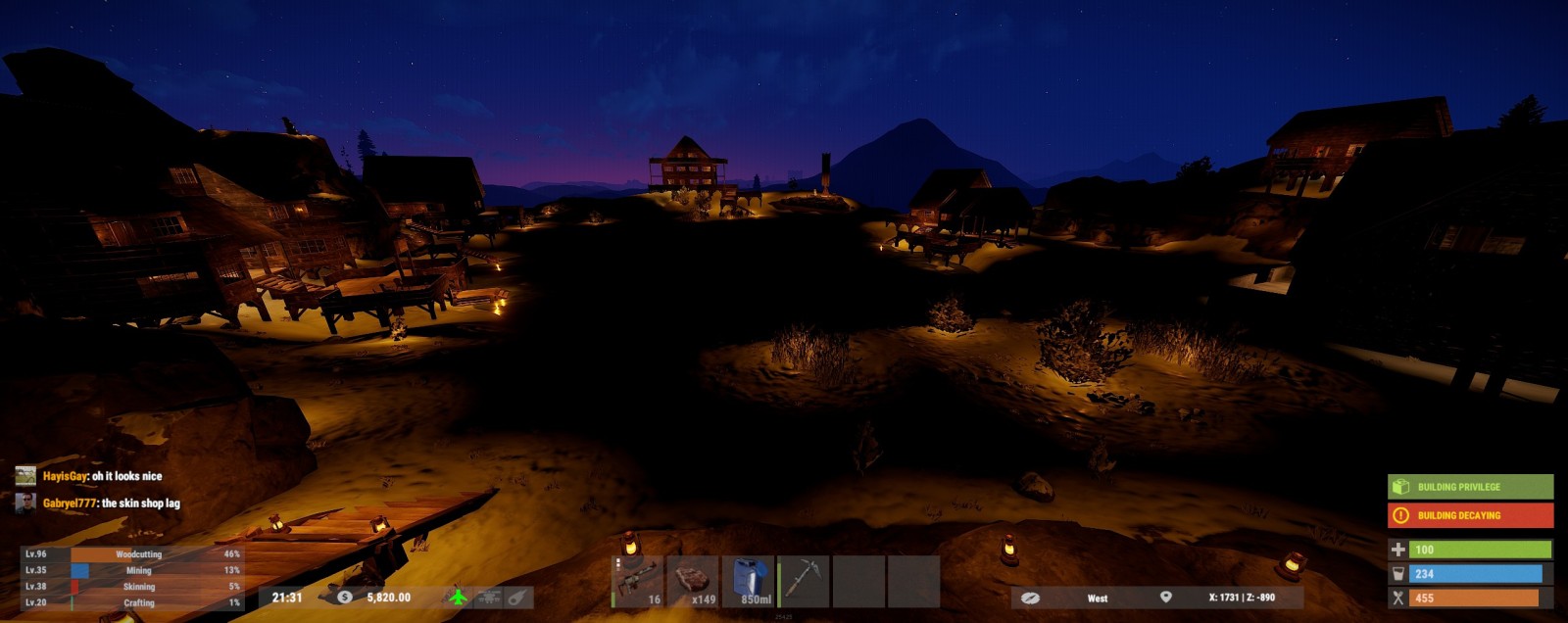Image resolution: width=1568 pixels, height=623 pixels.
Task: Click the dollar balance icon
Action: click(x=345, y=597)
